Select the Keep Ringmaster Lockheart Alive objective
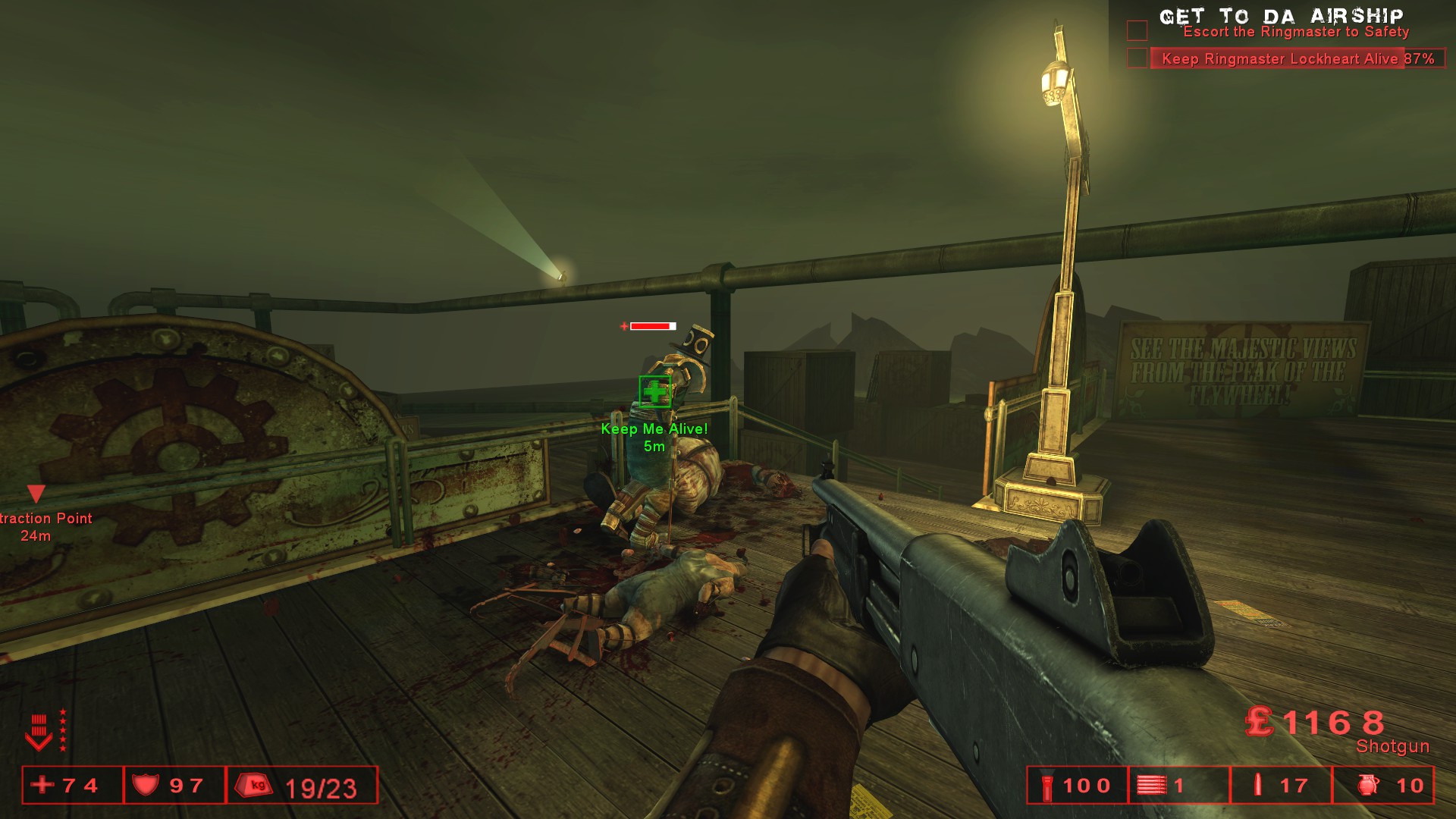The height and width of the screenshot is (819, 1456). click(1298, 58)
